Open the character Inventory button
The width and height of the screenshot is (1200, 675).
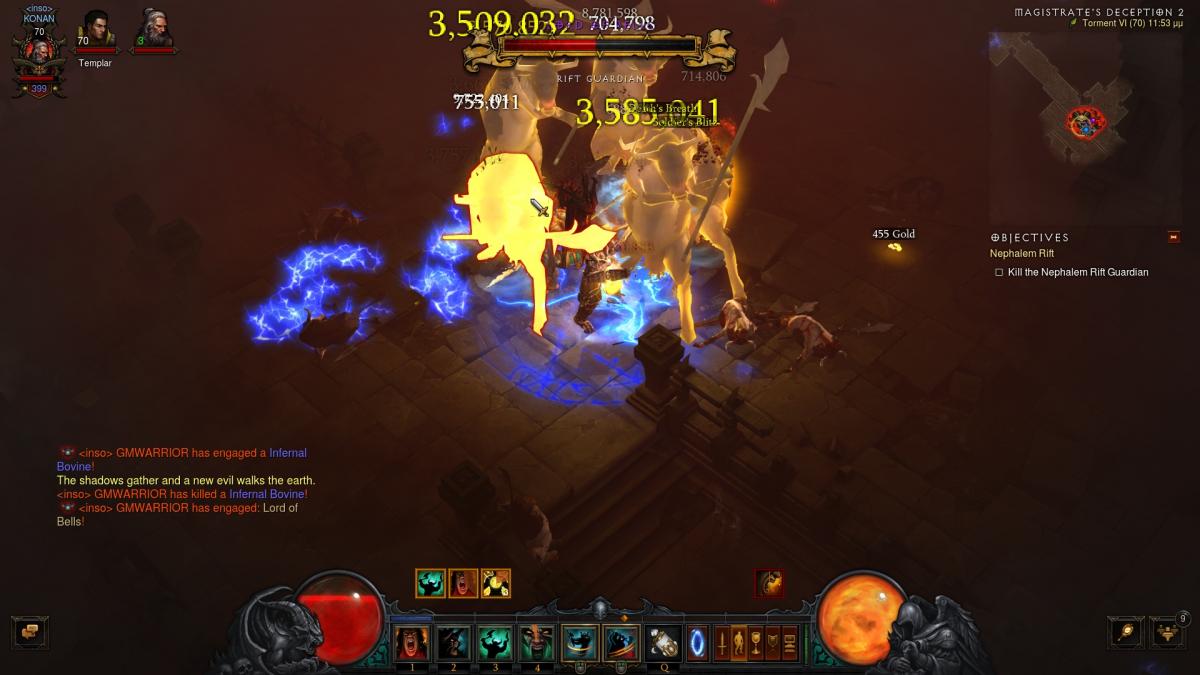point(739,641)
